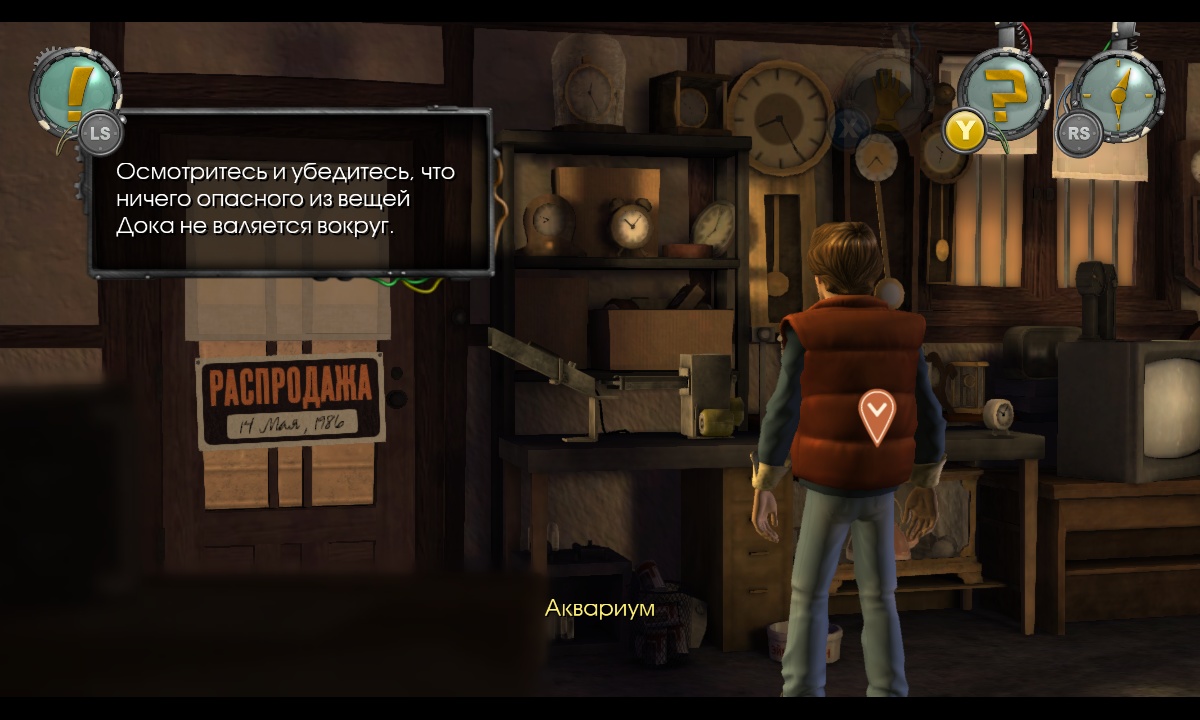Select the orange aquarium interaction marker
1200x720 pixels.
(x=877, y=414)
